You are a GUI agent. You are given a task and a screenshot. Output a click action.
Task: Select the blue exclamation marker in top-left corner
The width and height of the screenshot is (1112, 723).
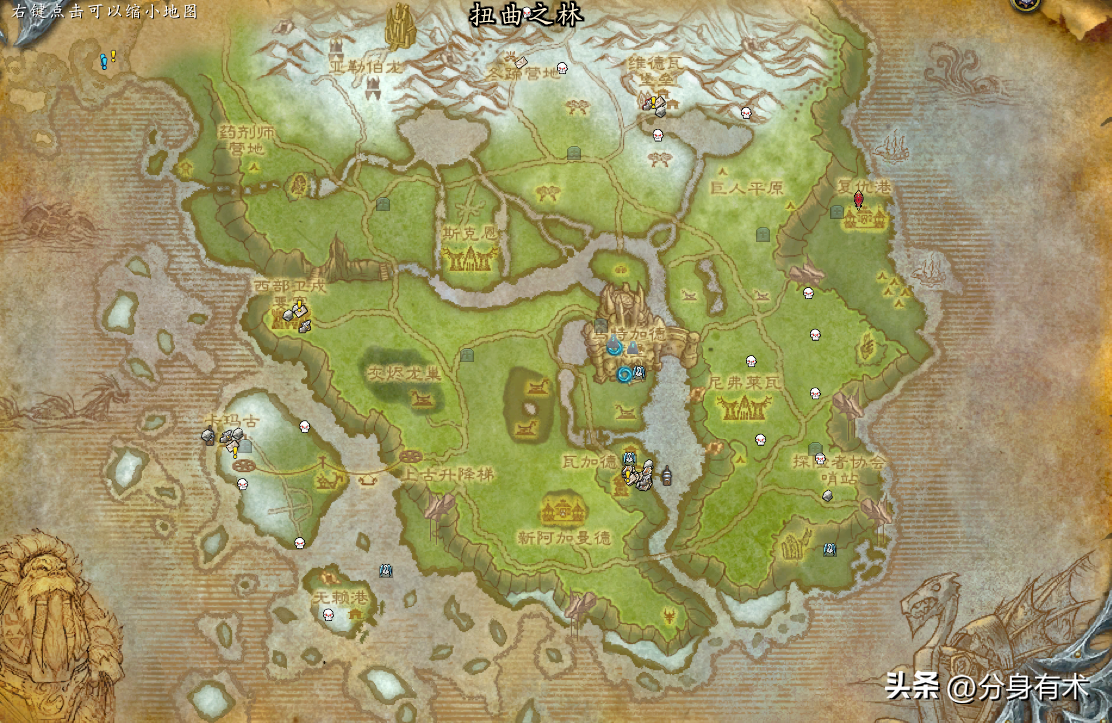104,61
